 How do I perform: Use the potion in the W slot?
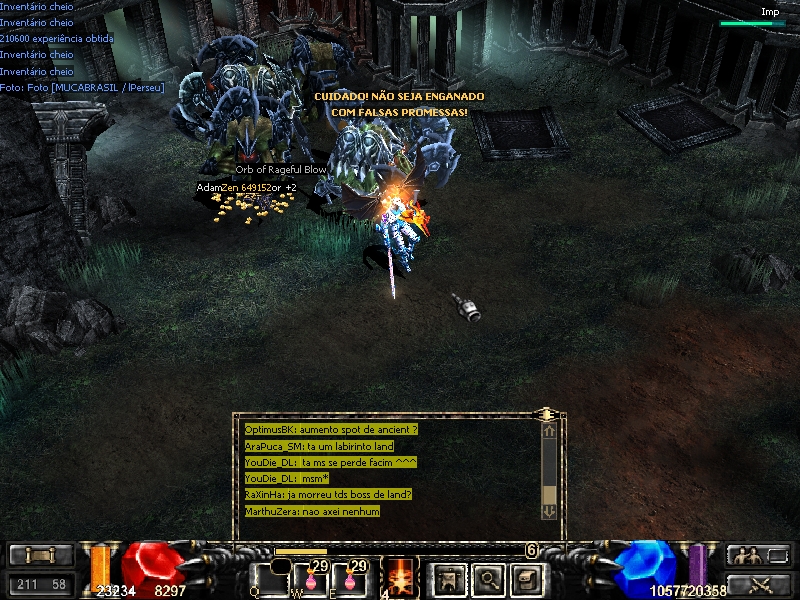pyautogui.click(x=309, y=579)
